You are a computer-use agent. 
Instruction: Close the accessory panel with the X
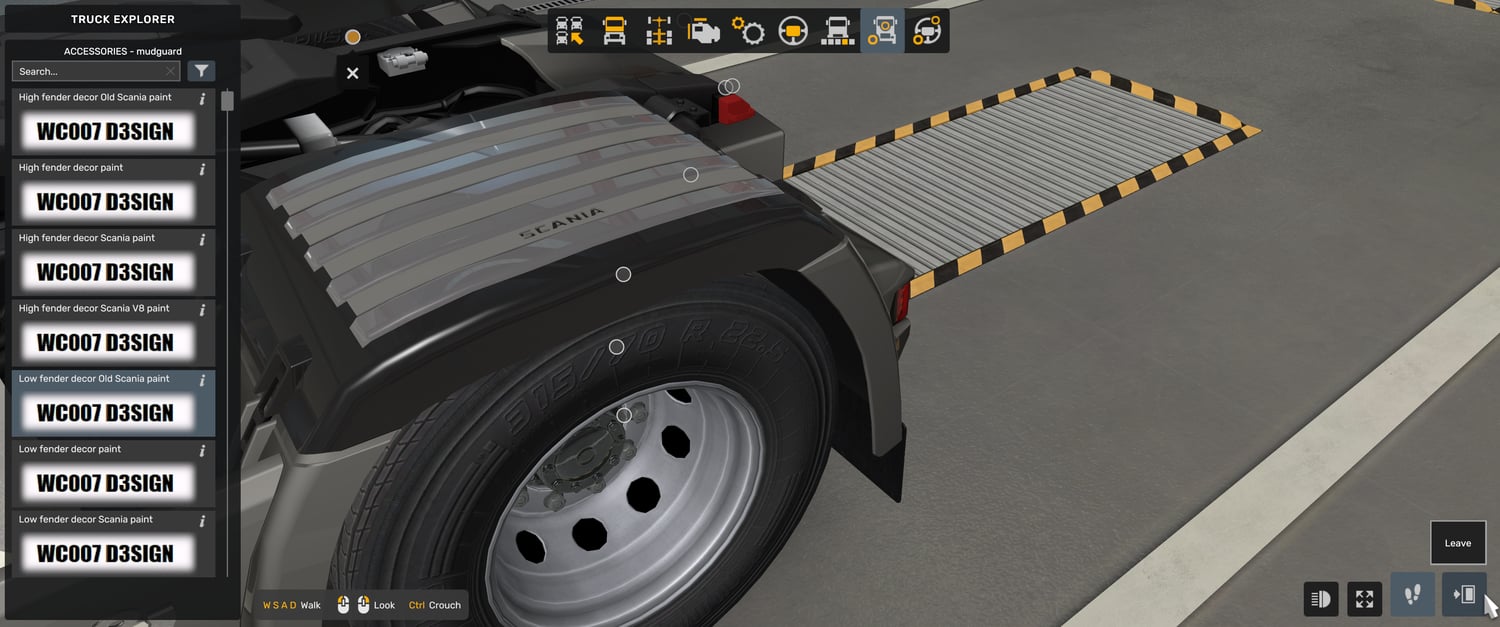(x=352, y=73)
